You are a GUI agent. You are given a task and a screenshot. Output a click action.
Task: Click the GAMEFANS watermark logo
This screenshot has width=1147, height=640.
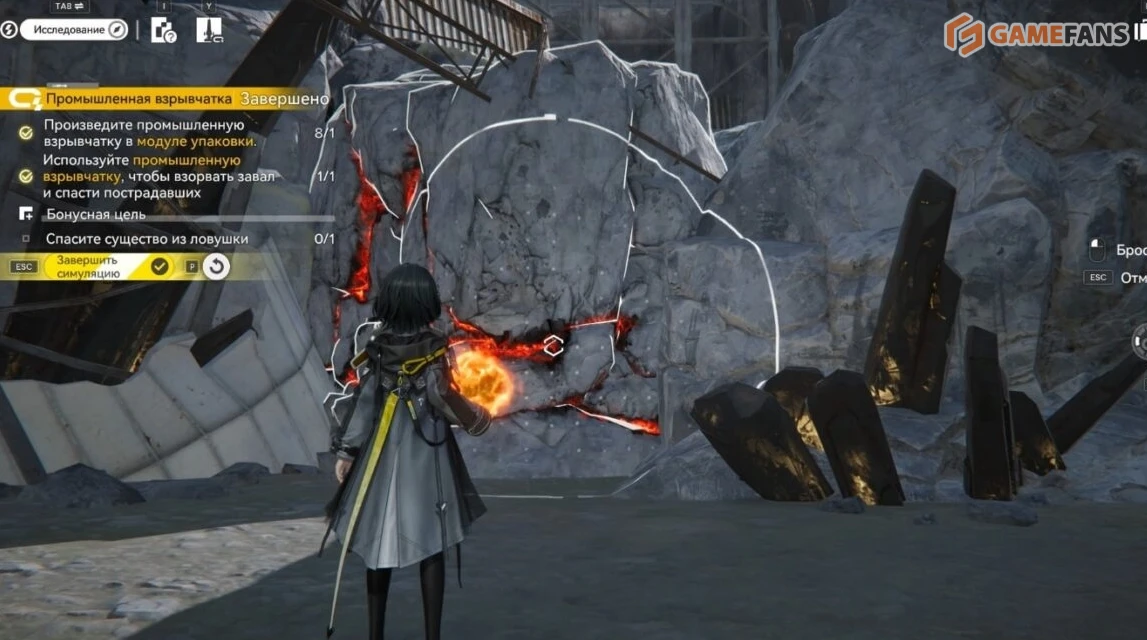coord(1040,35)
